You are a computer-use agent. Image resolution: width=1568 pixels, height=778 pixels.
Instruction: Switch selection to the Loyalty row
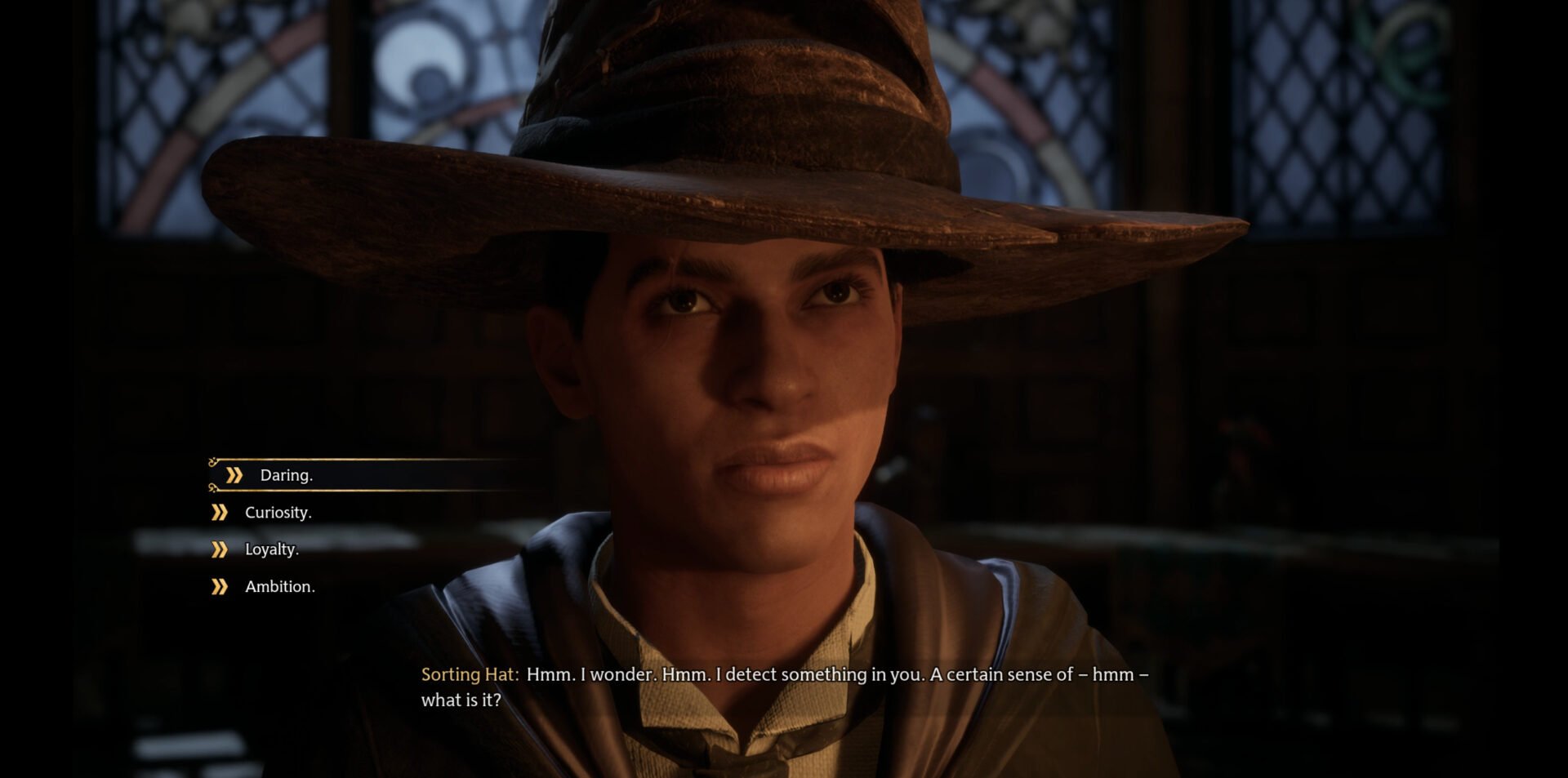[x=271, y=549]
